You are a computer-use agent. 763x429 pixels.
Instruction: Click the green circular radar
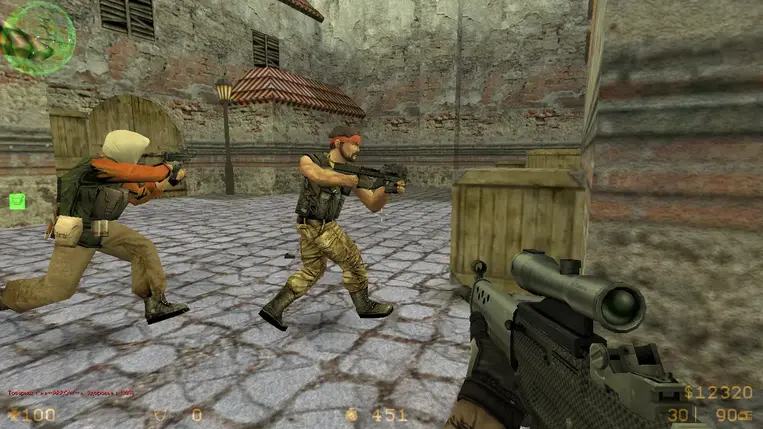pos(38,37)
